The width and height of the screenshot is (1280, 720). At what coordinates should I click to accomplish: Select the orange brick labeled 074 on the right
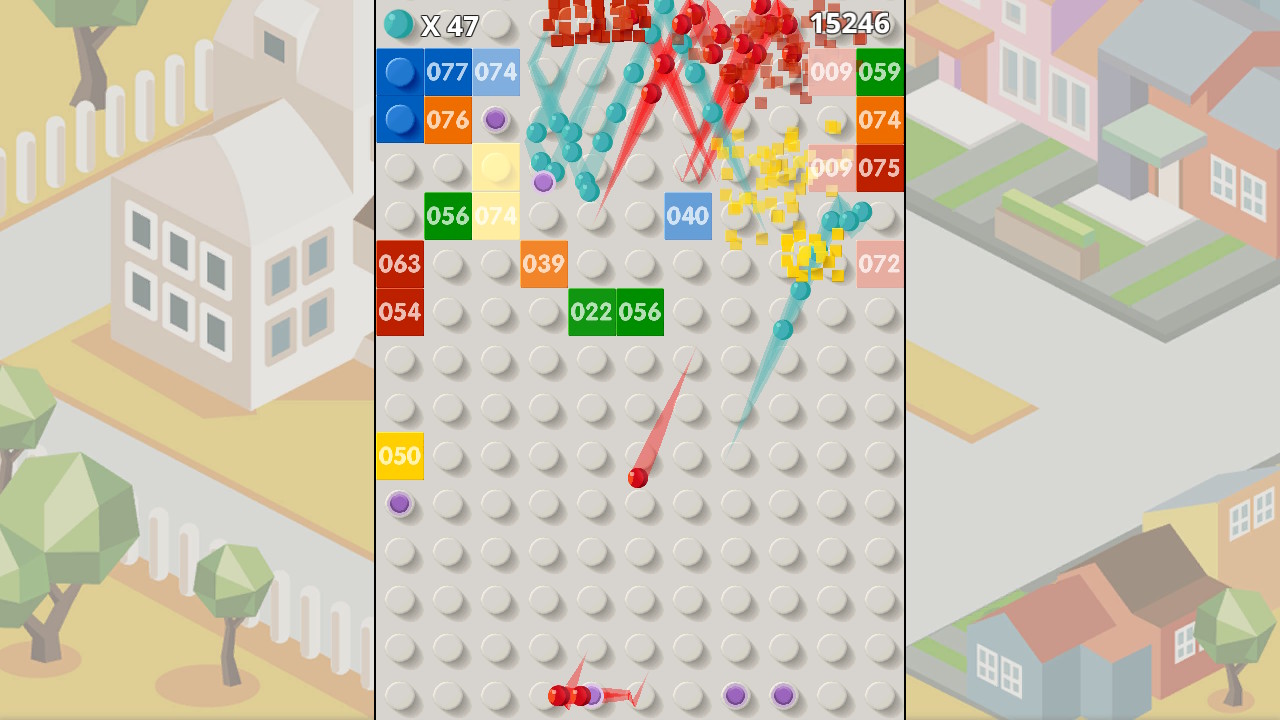[x=879, y=120]
